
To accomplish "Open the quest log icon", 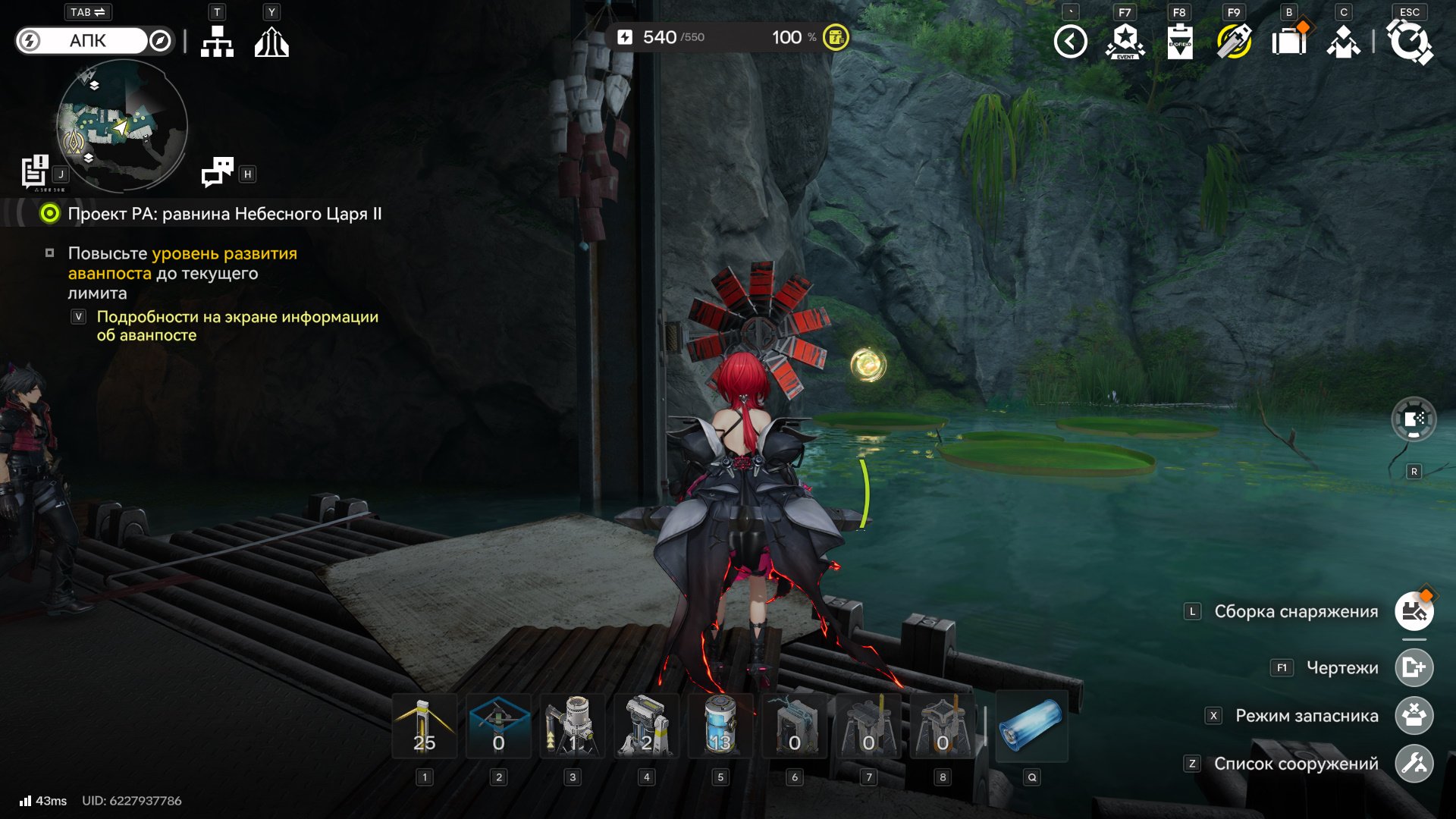I will pos(35,171).
